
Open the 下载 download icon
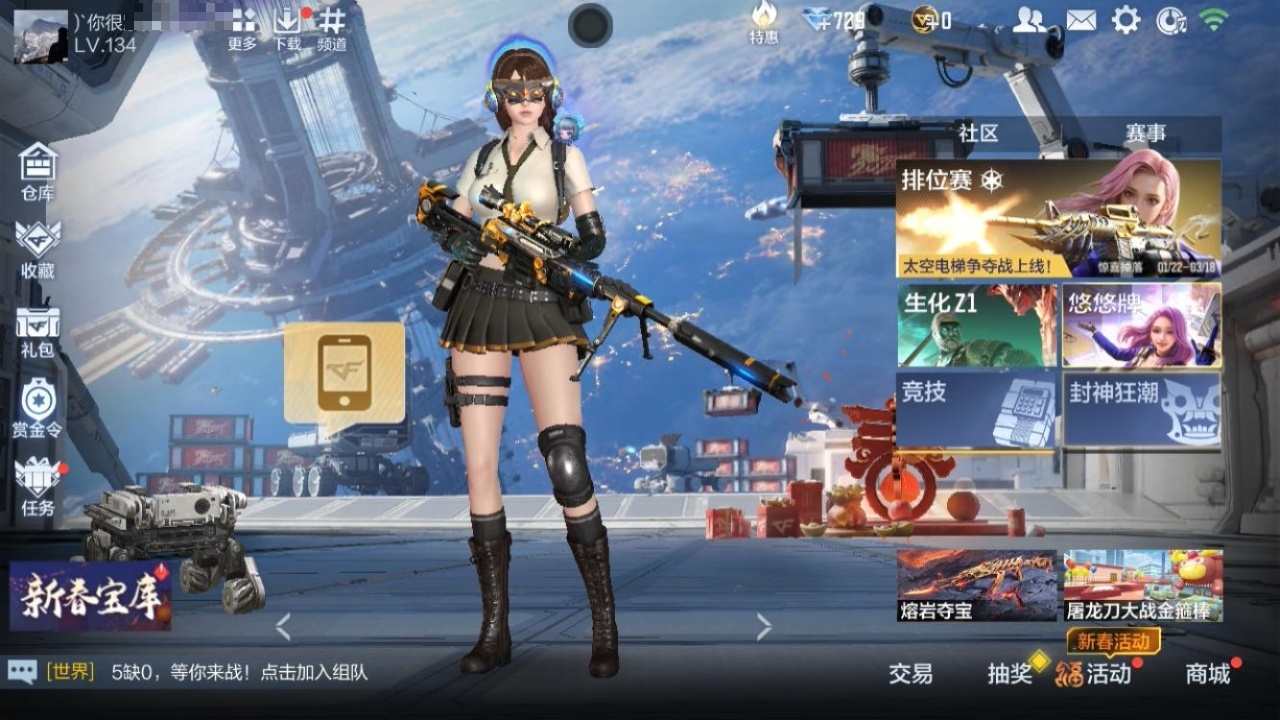287,28
